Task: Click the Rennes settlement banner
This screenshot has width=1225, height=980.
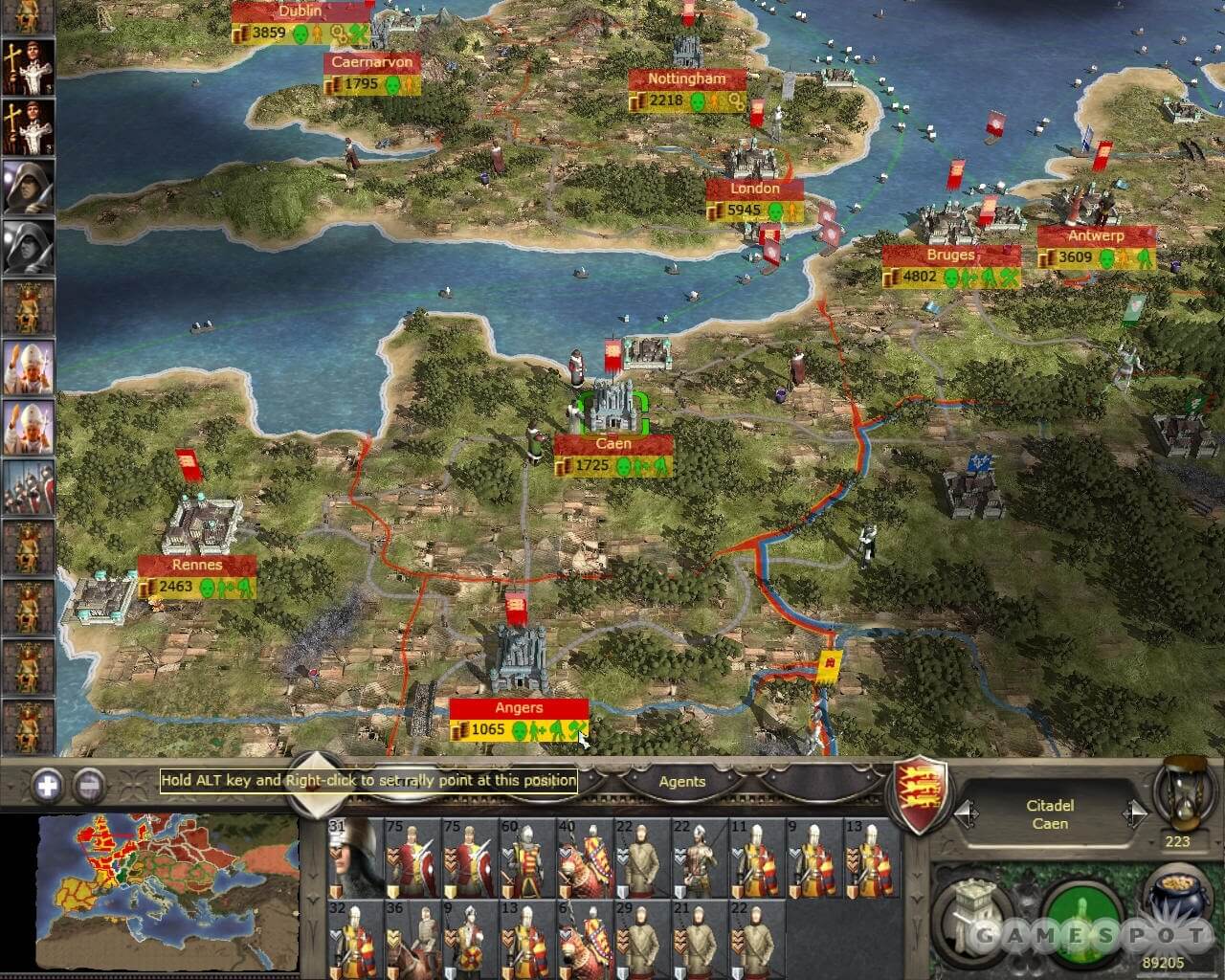Action: 196,565
